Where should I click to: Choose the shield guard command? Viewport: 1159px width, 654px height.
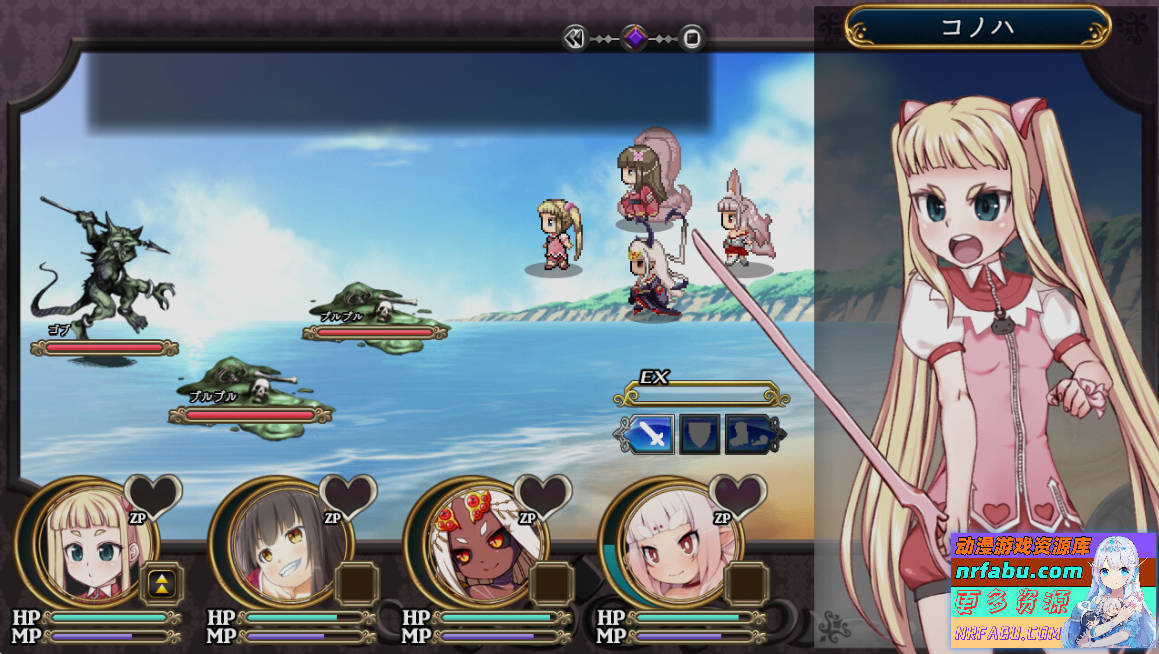point(700,435)
